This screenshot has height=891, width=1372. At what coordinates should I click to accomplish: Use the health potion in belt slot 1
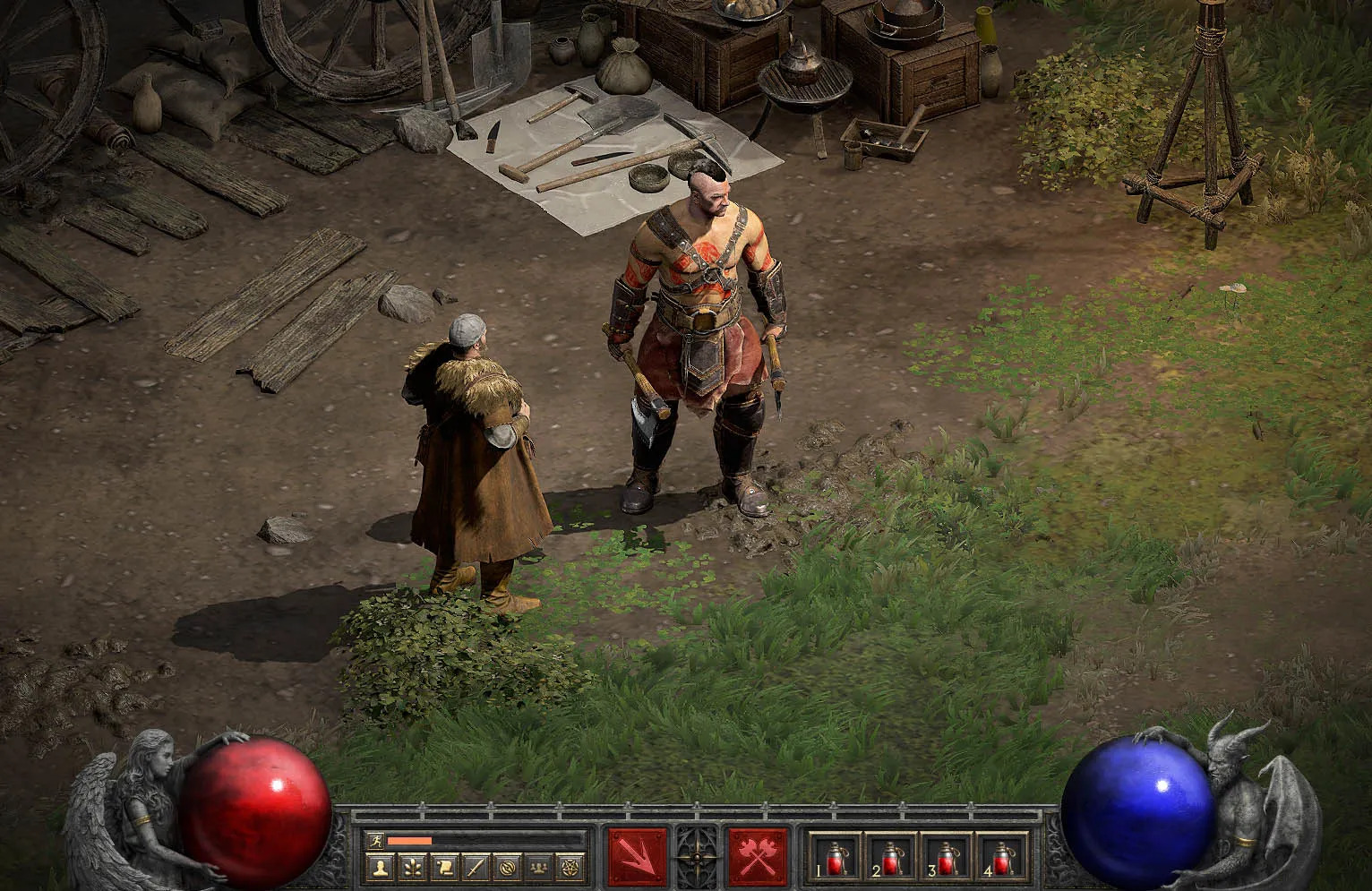[x=836, y=857]
